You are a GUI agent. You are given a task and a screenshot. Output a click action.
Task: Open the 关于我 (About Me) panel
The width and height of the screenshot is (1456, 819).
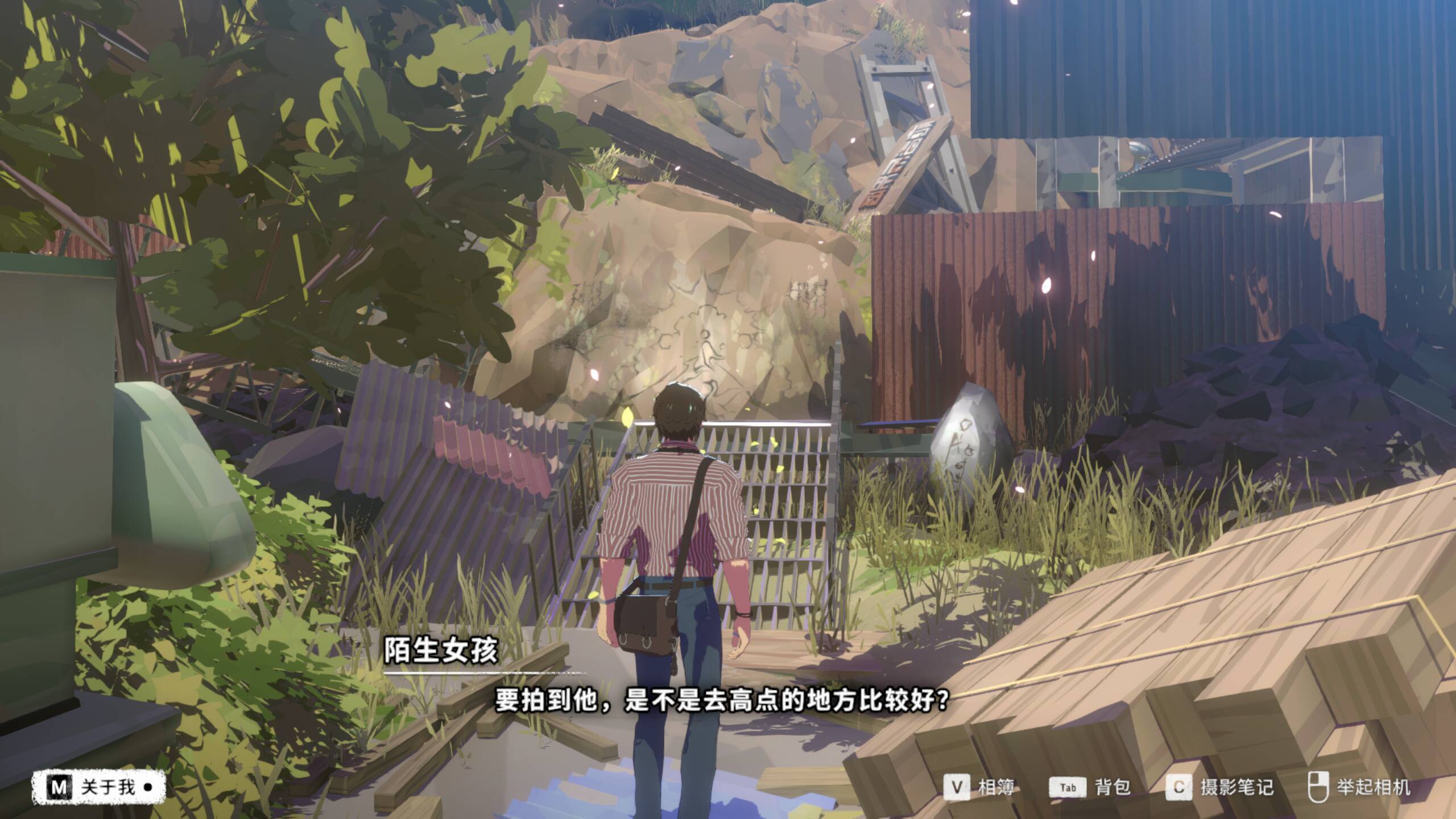click(x=98, y=787)
